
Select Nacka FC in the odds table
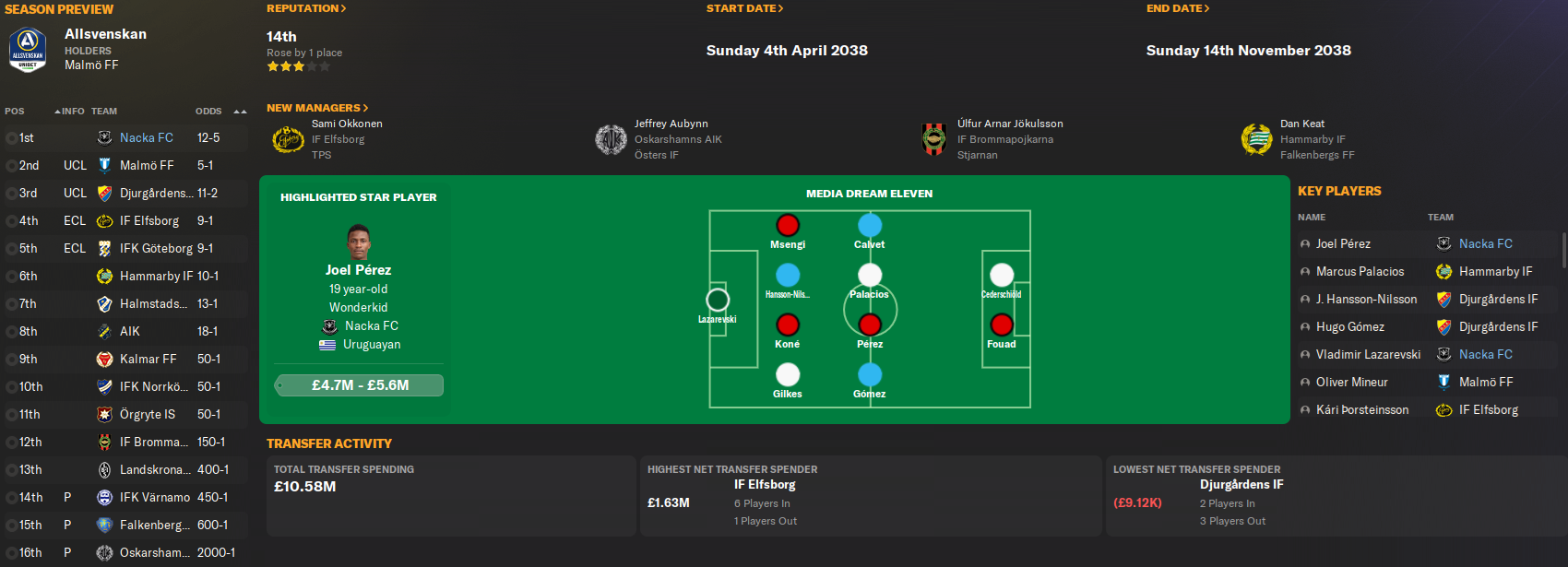[147, 137]
